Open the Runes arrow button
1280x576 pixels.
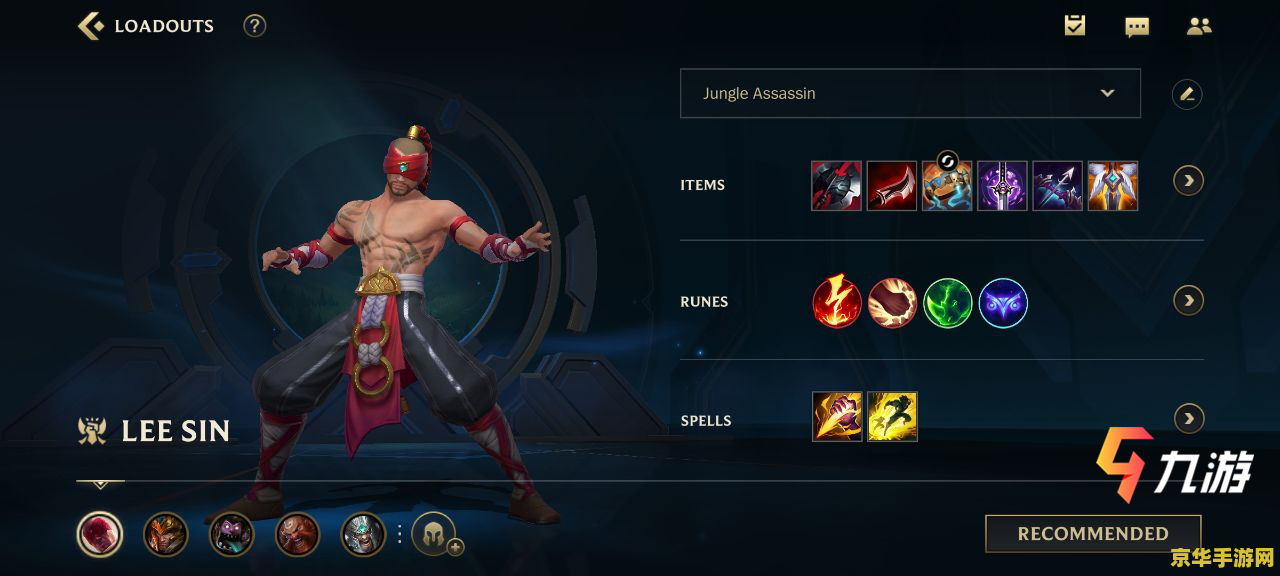point(1188,300)
